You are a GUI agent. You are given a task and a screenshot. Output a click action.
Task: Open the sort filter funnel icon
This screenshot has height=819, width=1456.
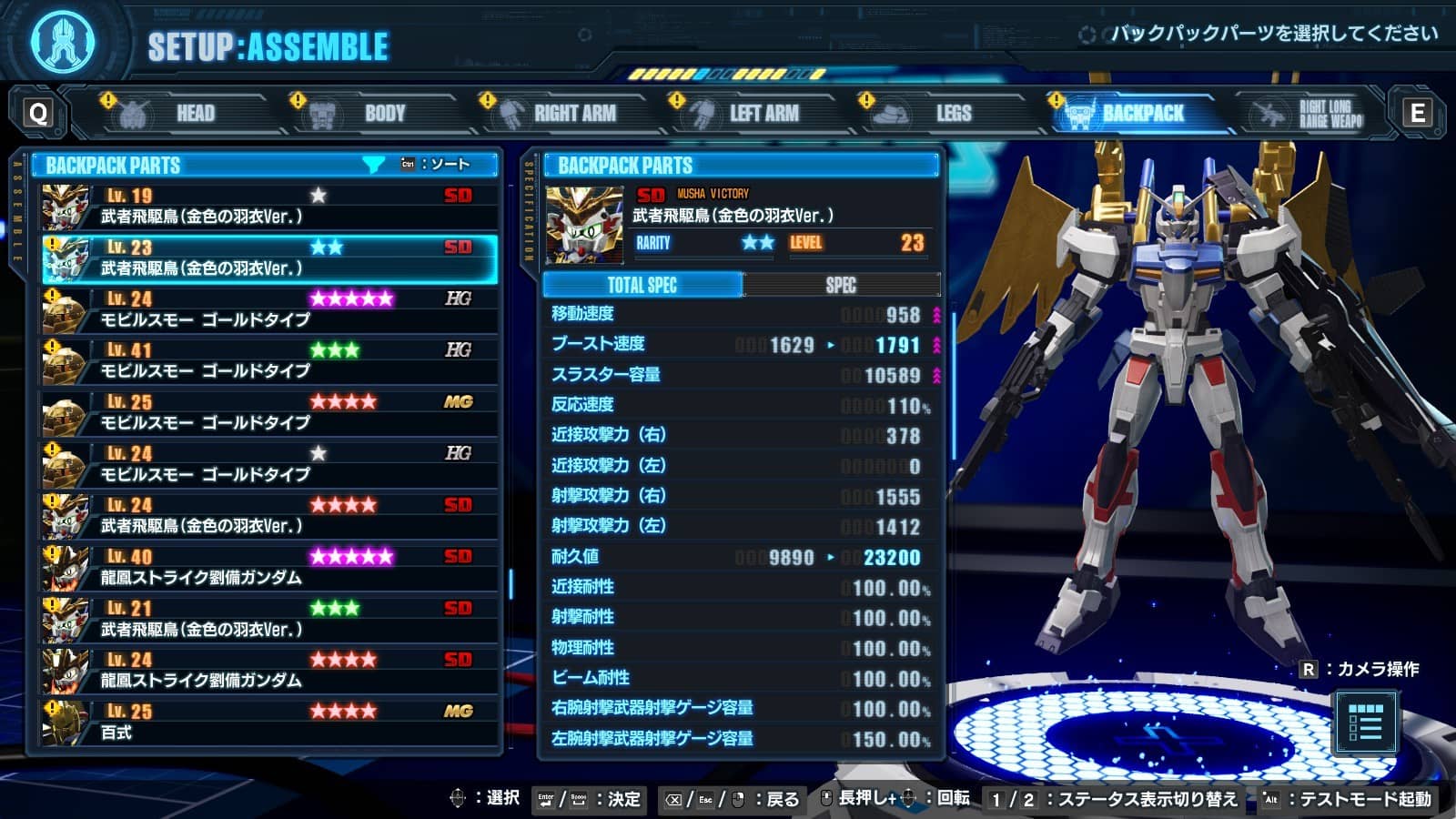click(372, 165)
